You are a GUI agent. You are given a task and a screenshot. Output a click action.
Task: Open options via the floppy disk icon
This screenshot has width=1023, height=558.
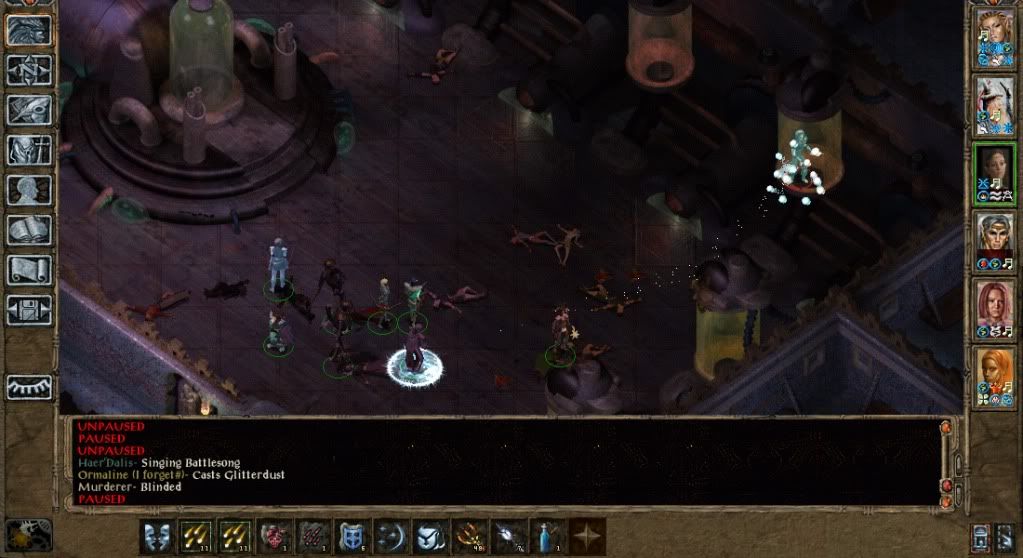click(29, 308)
